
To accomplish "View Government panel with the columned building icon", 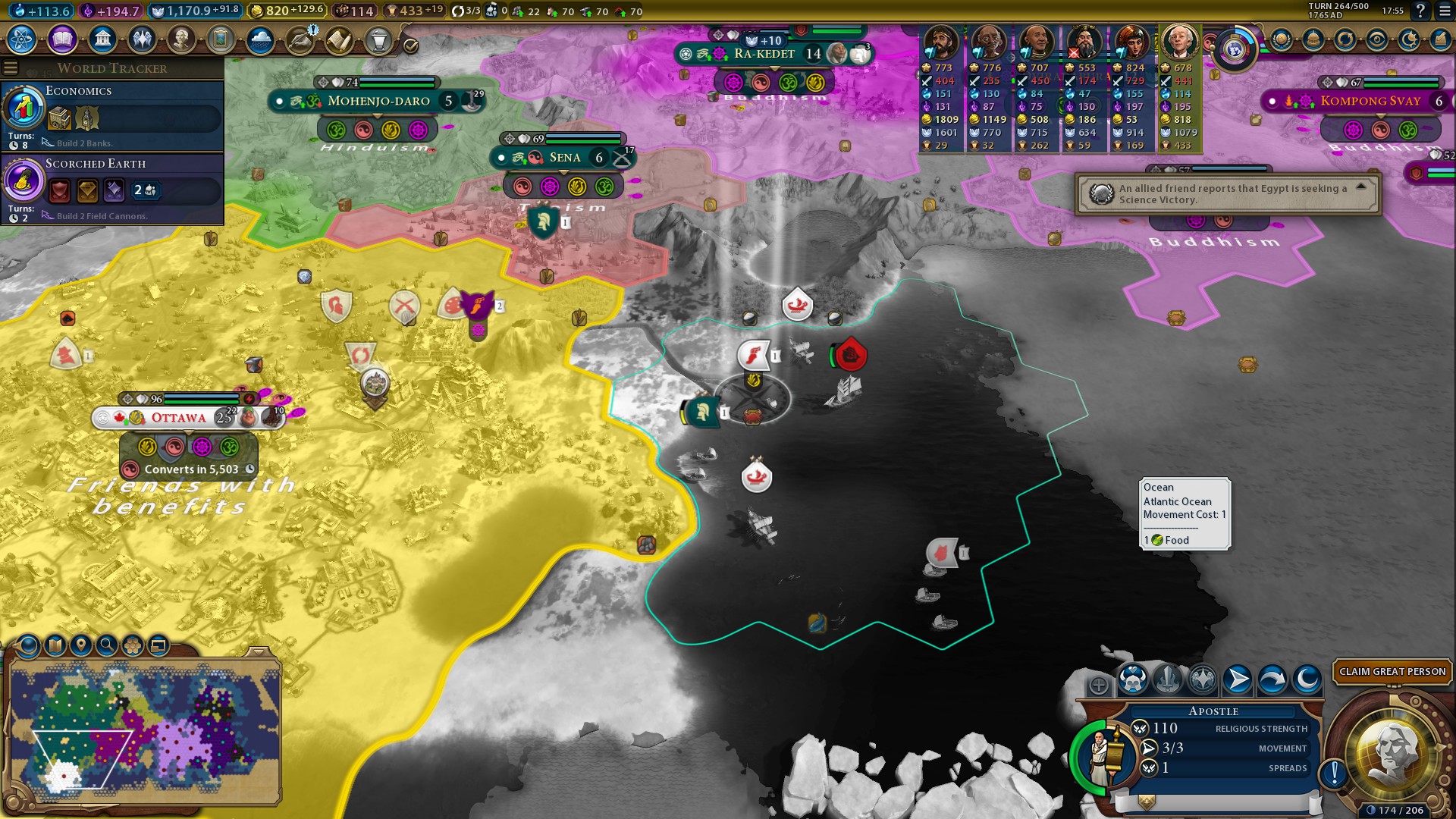I will tap(102, 39).
